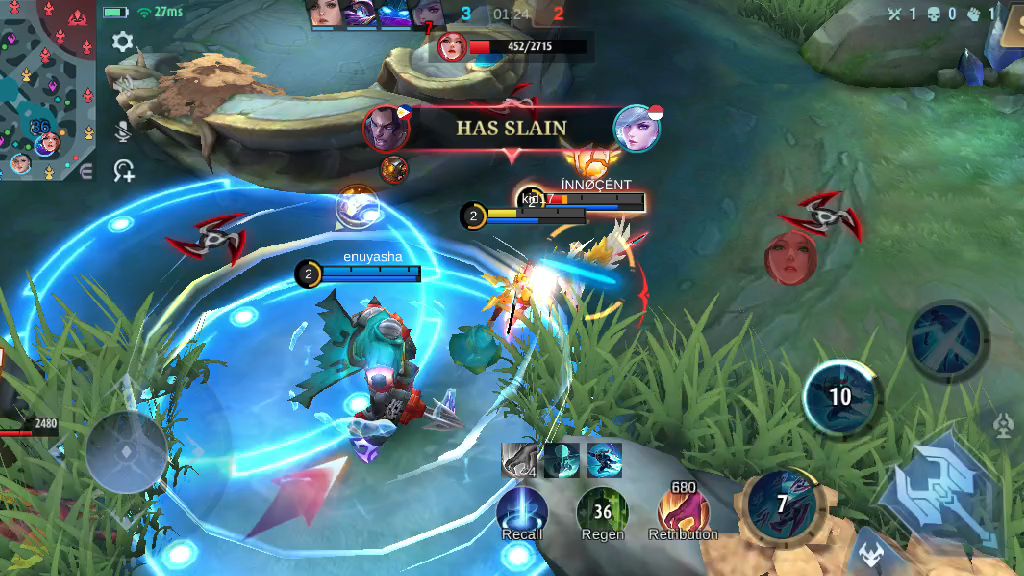The image size is (1024, 576).
Task: Expand the minimap using the E toggle
Action: coord(86,172)
